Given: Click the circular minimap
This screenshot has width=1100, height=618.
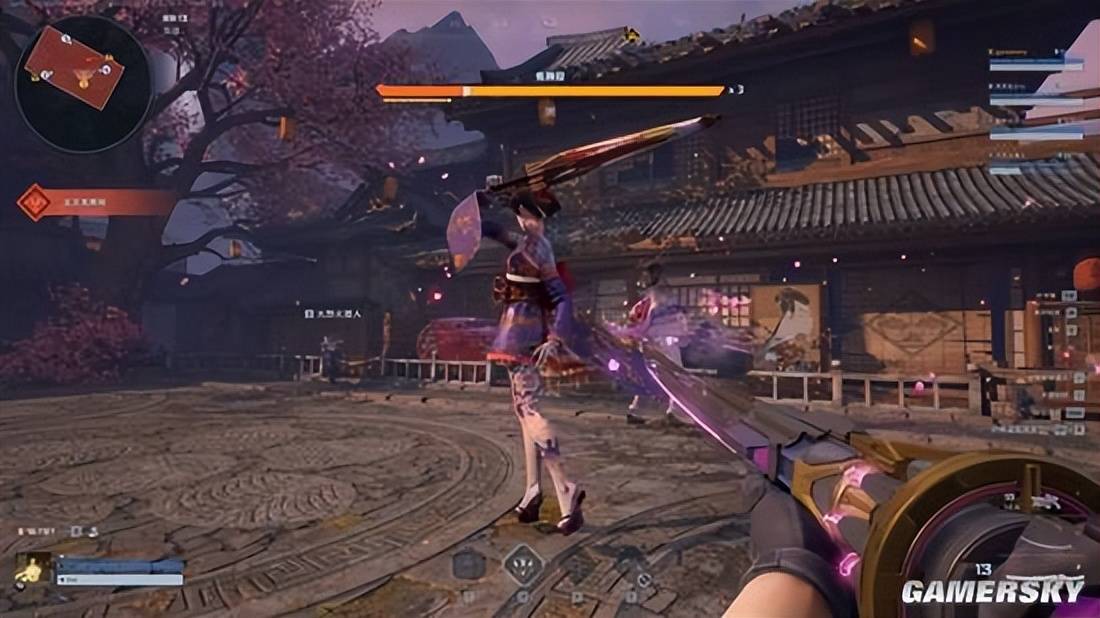Looking at the screenshot, I should (x=83, y=70).
